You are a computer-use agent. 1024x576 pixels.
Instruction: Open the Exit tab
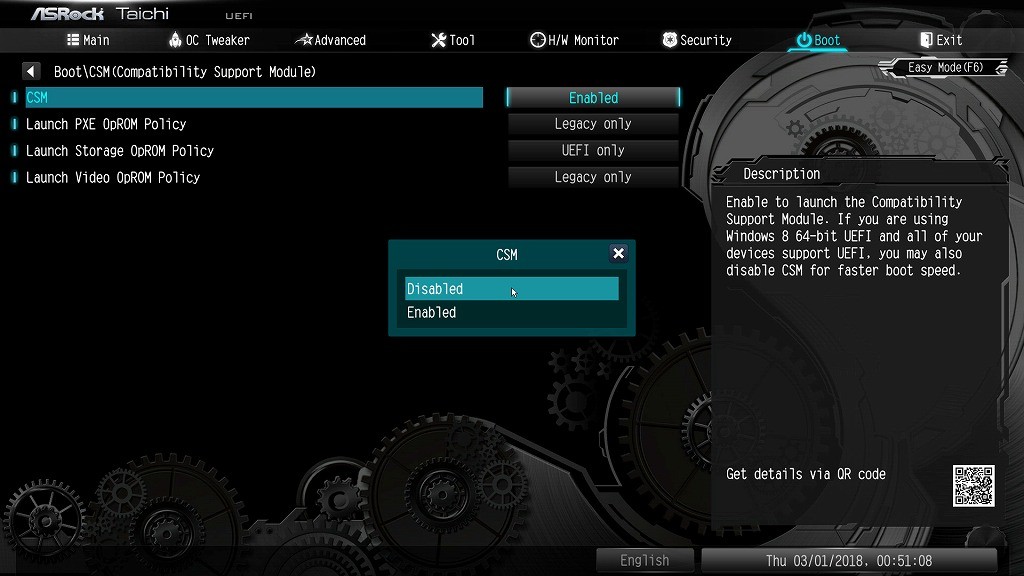point(940,40)
